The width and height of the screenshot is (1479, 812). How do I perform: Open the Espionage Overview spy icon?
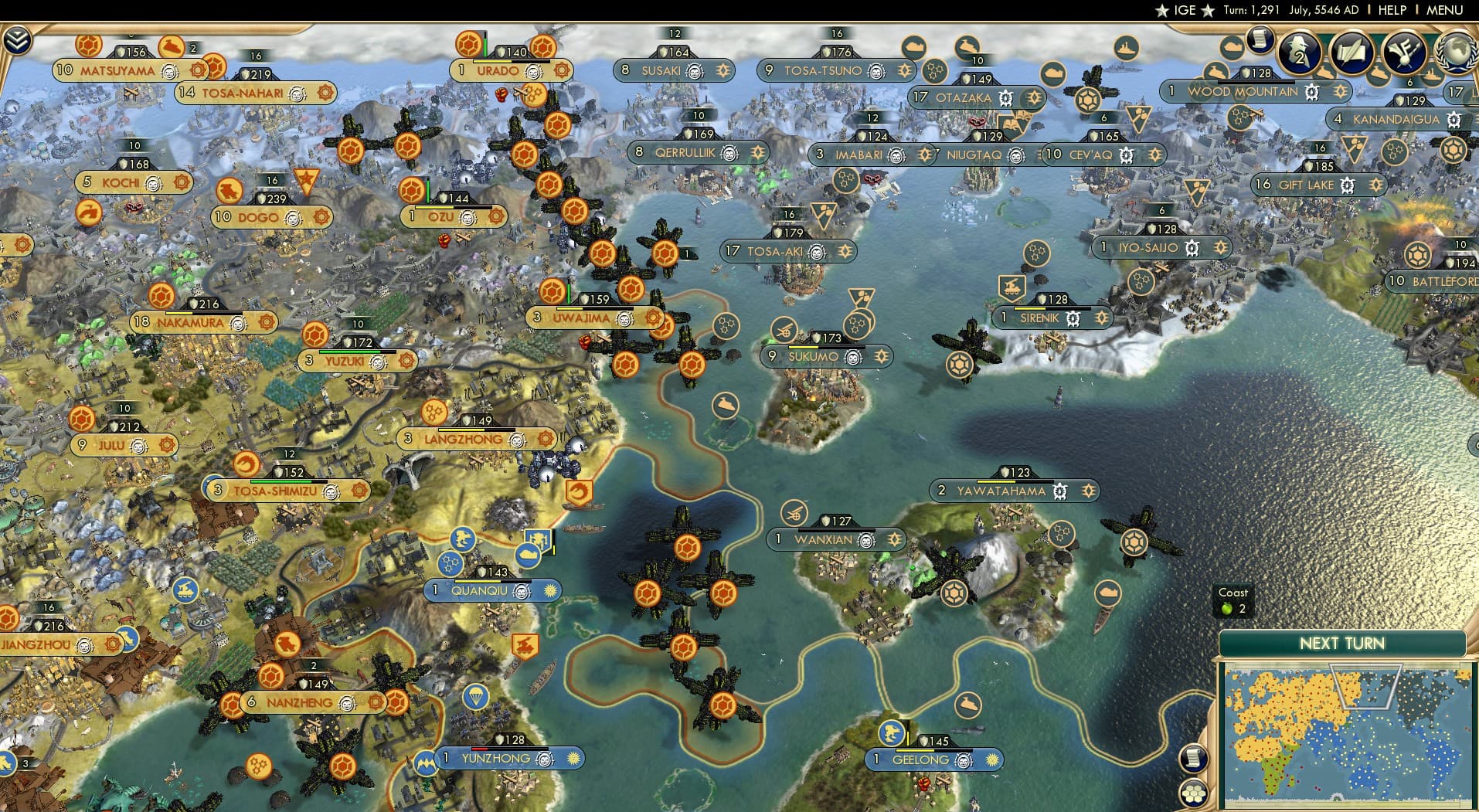point(1298,51)
